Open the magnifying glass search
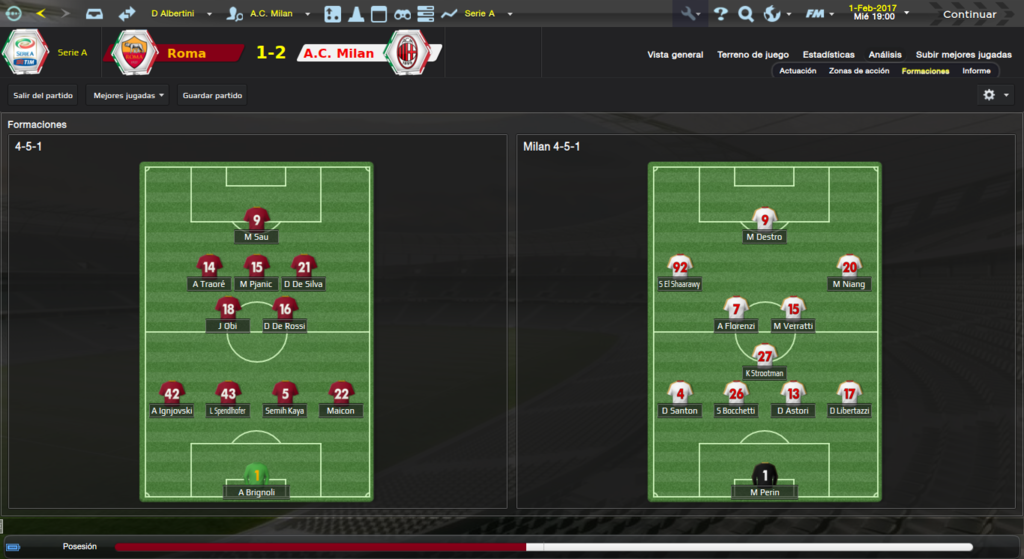The height and width of the screenshot is (559, 1024). 745,14
